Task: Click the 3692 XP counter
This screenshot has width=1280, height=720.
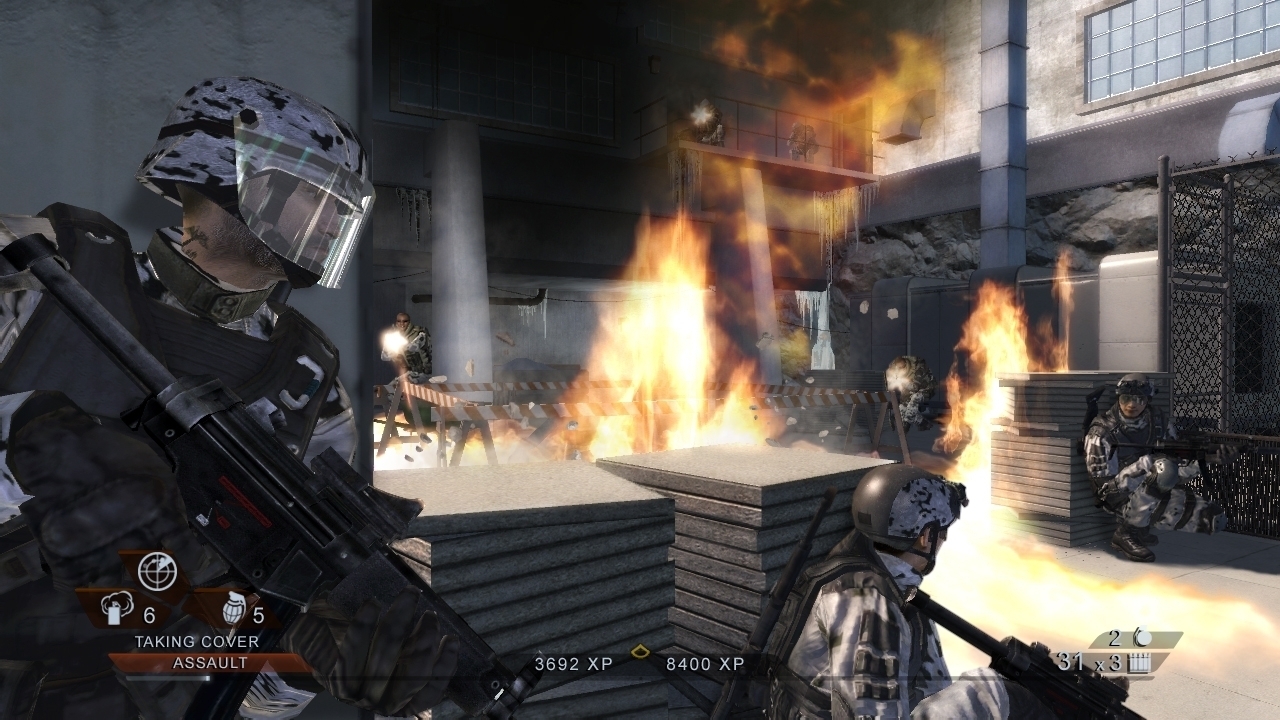Action: pyautogui.click(x=573, y=663)
